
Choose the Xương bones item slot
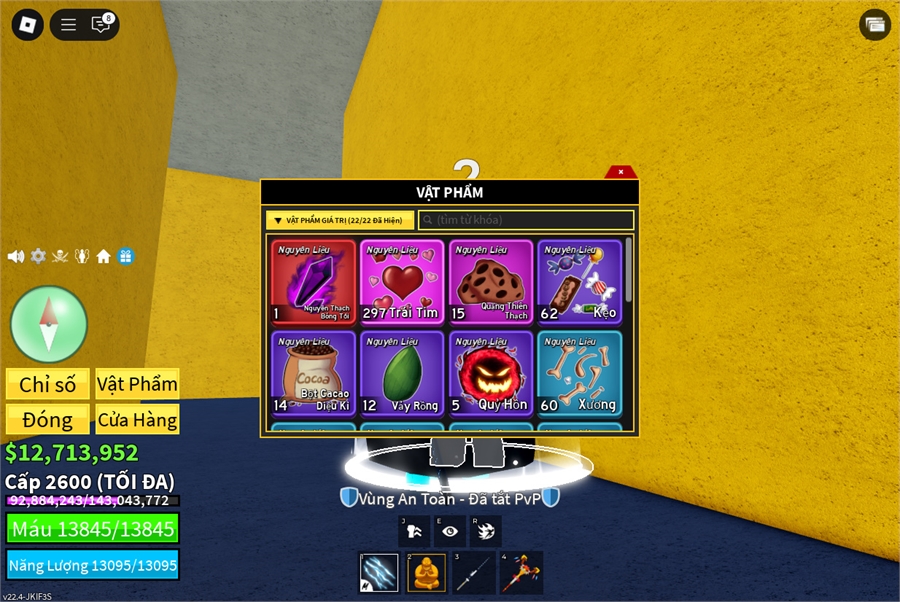pyautogui.click(x=579, y=373)
